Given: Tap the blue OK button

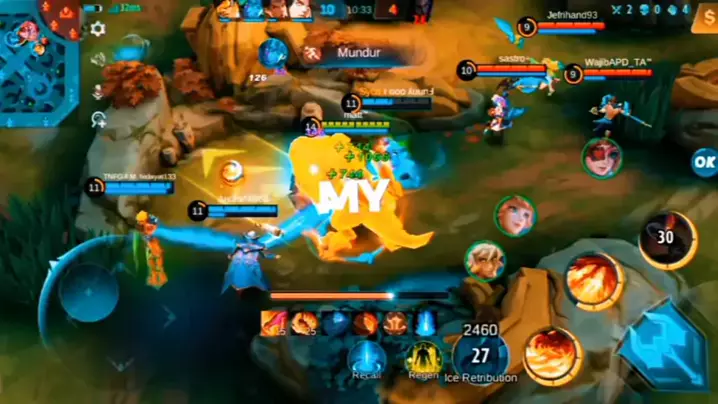Looking at the screenshot, I should (x=704, y=161).
